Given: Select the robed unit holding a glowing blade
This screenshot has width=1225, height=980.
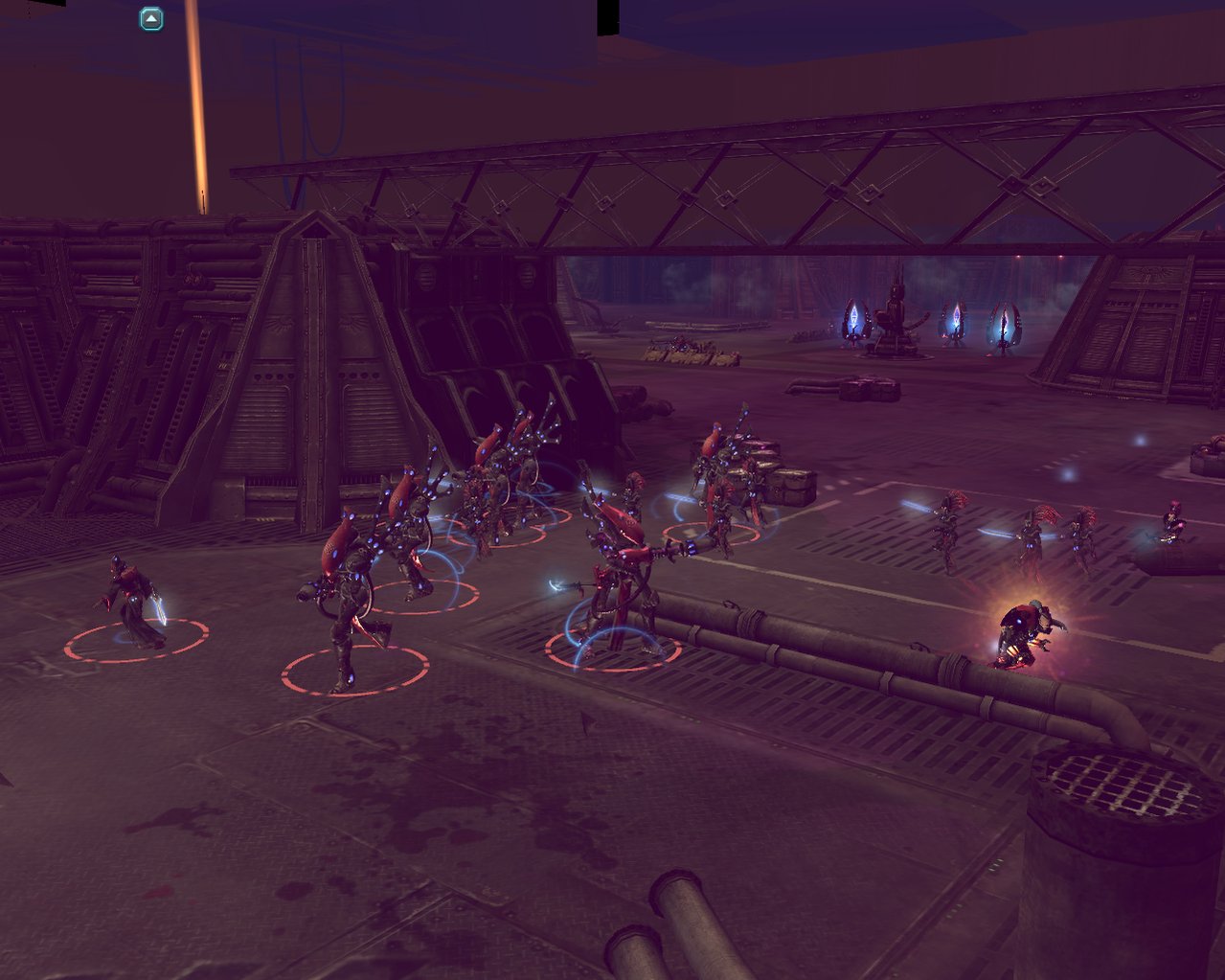Looking at the screenshot, I should coord(135,604).
